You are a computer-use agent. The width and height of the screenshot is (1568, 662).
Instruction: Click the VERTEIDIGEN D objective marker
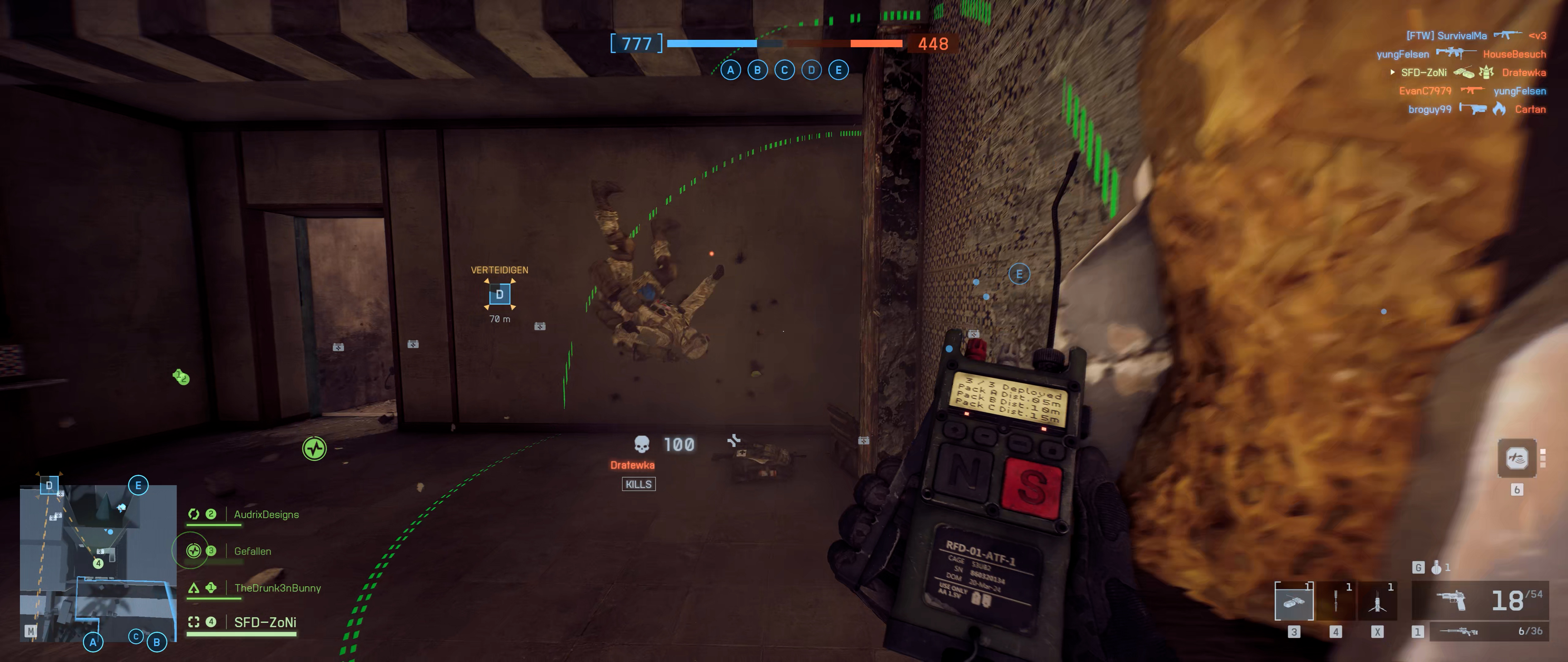click(x=500, y=295)
